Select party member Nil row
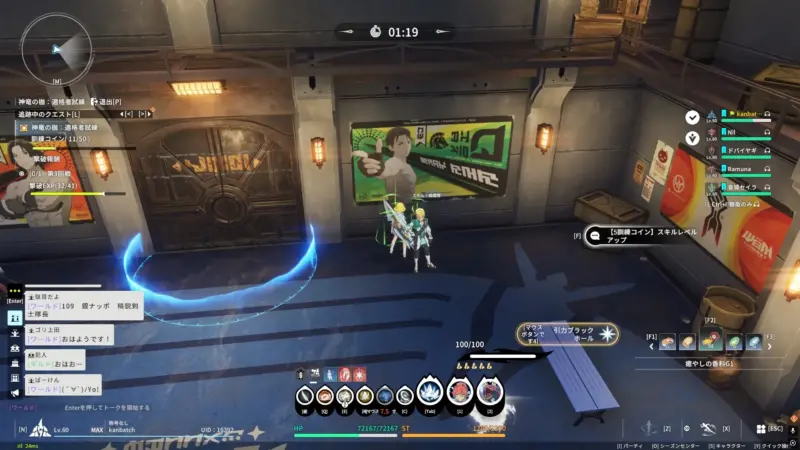 click(741, 133)
